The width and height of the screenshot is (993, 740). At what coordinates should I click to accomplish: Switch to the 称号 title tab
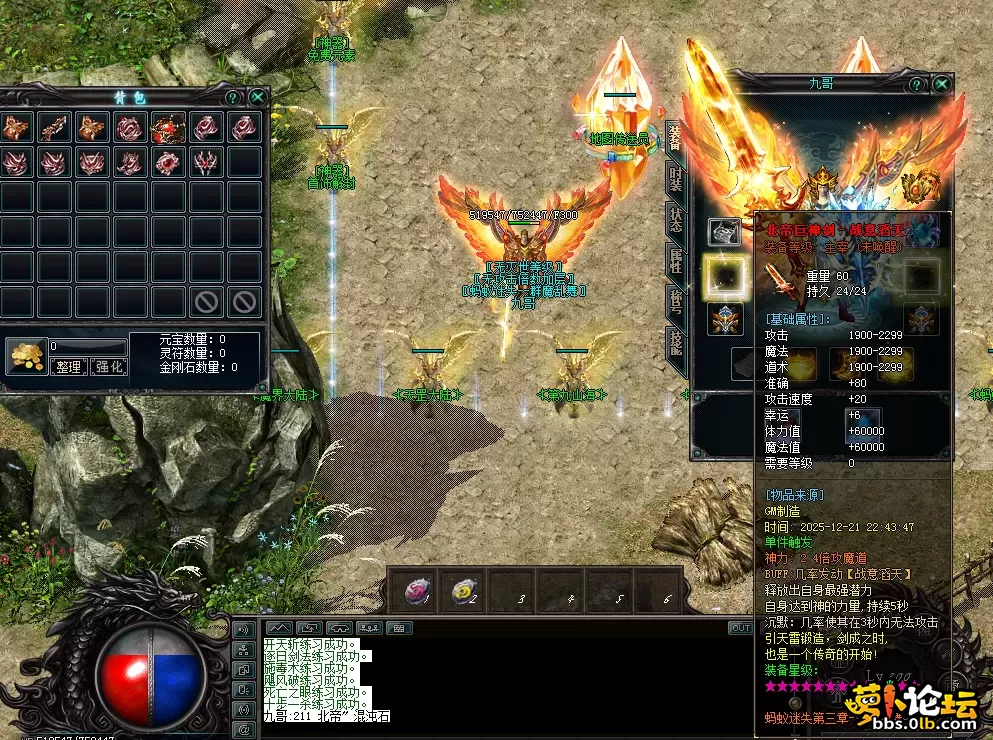675,300
